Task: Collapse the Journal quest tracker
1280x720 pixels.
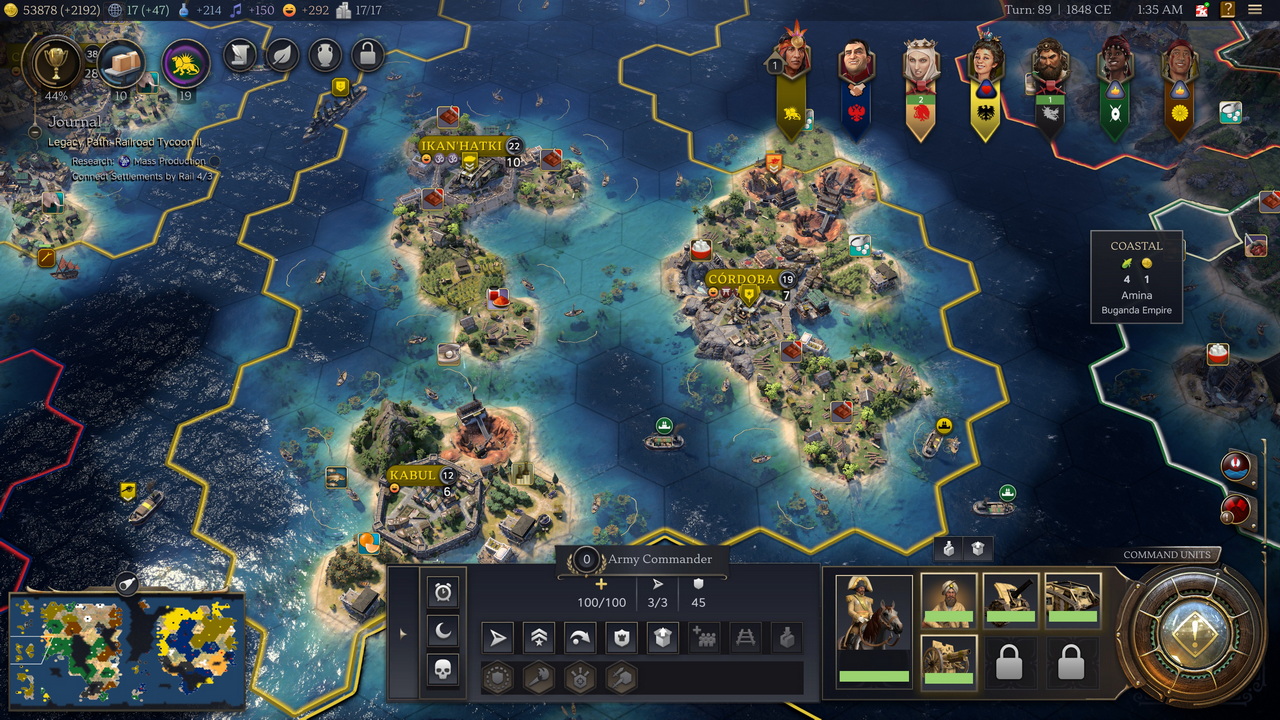Action: click(x=35, y=132)
